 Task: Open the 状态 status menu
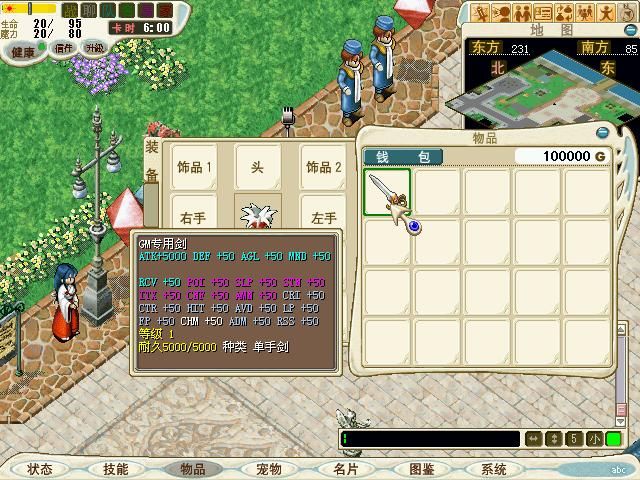pyautogui.click(x=40, y=468)
